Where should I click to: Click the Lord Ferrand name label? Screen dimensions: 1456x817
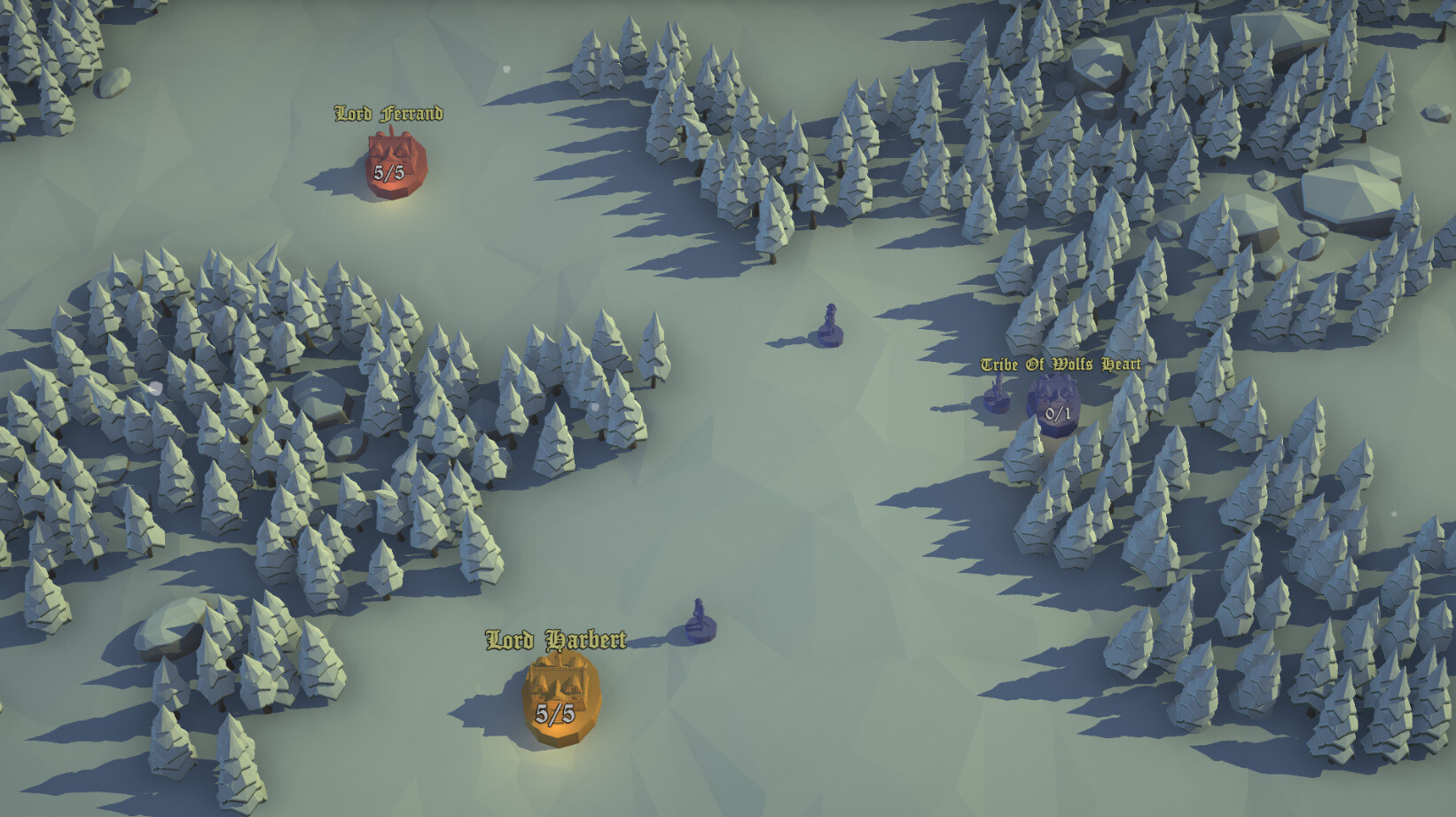click(387, 114)
